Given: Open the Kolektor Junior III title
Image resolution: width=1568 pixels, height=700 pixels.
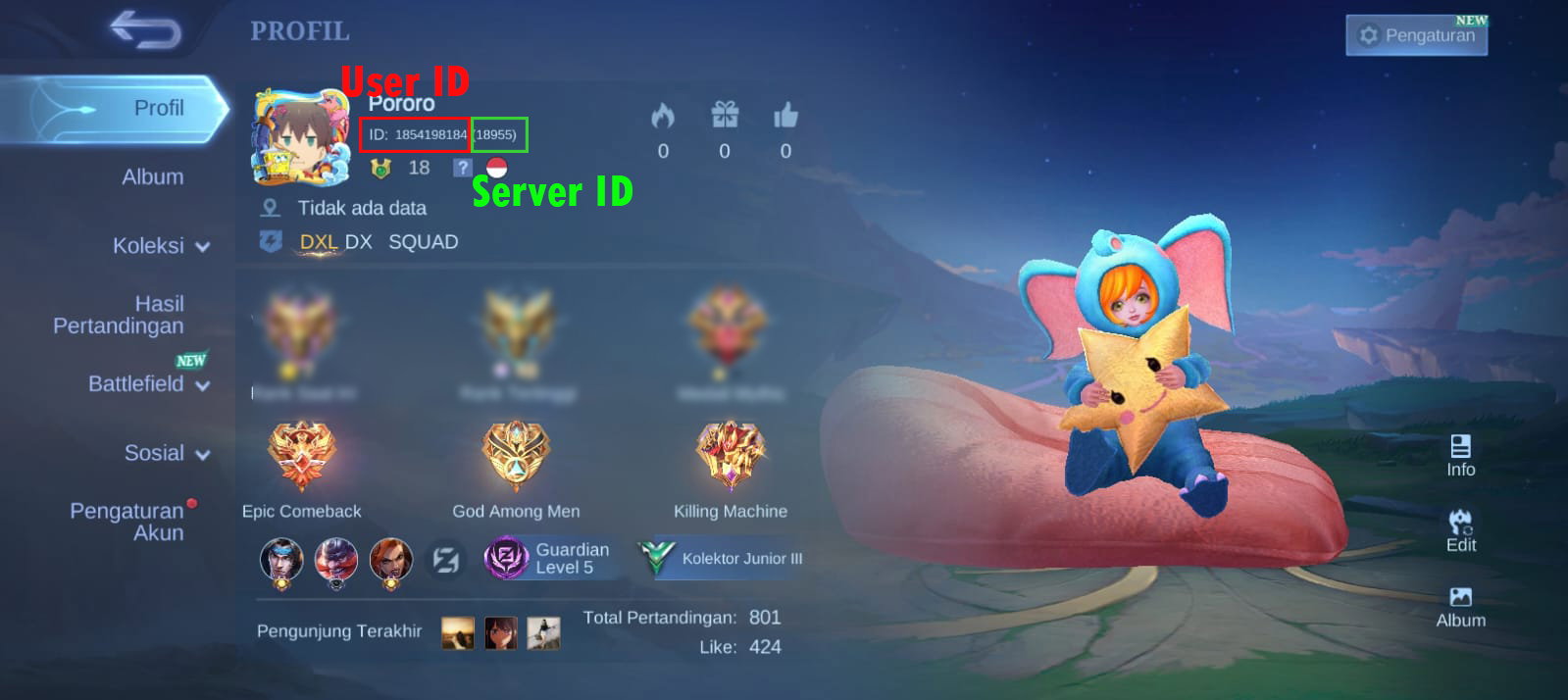Looking at the screenshot, I should point(723,558).
